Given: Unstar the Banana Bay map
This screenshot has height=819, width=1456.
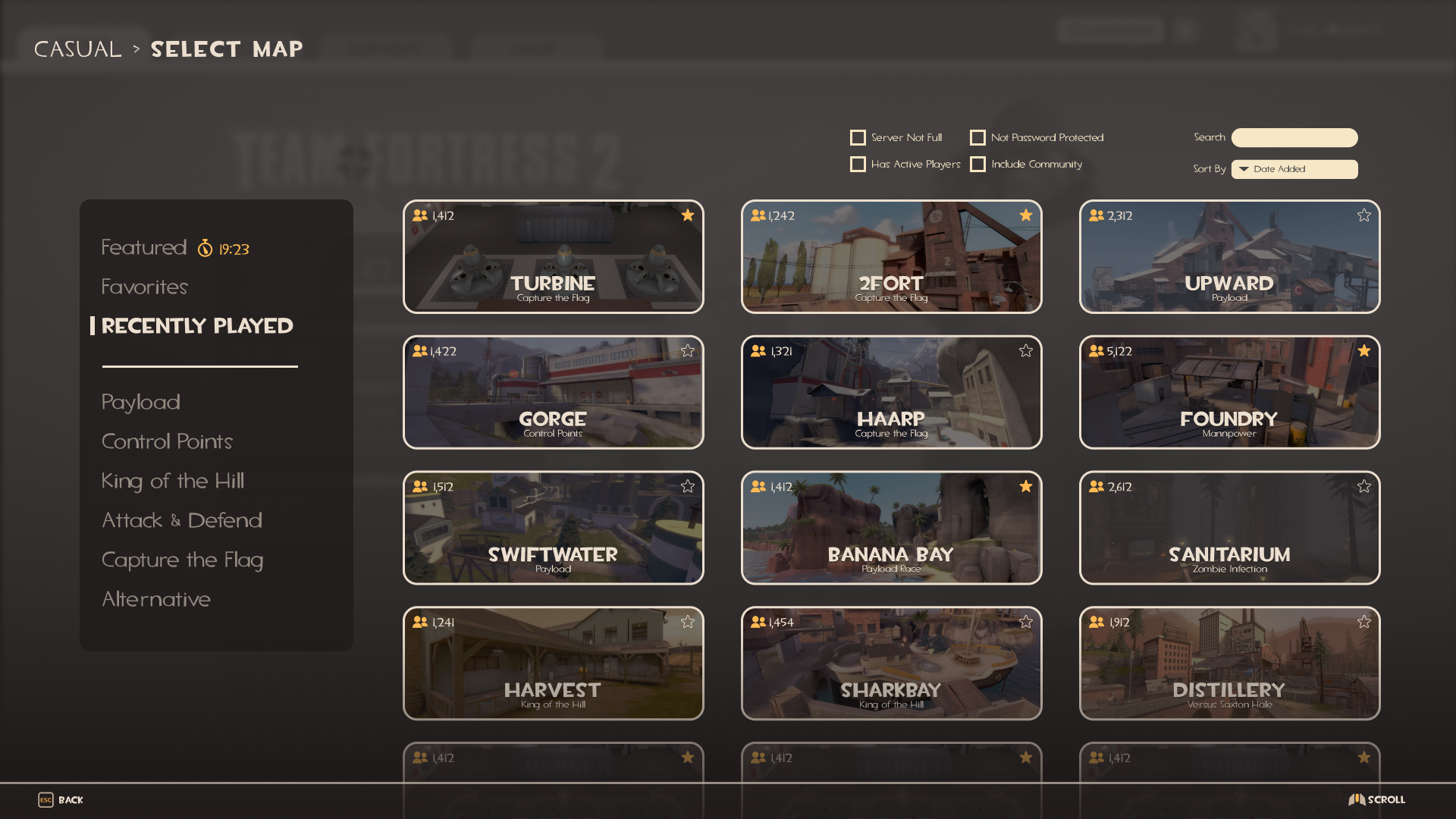Looking at the screenshot, I should (1025, 486).
